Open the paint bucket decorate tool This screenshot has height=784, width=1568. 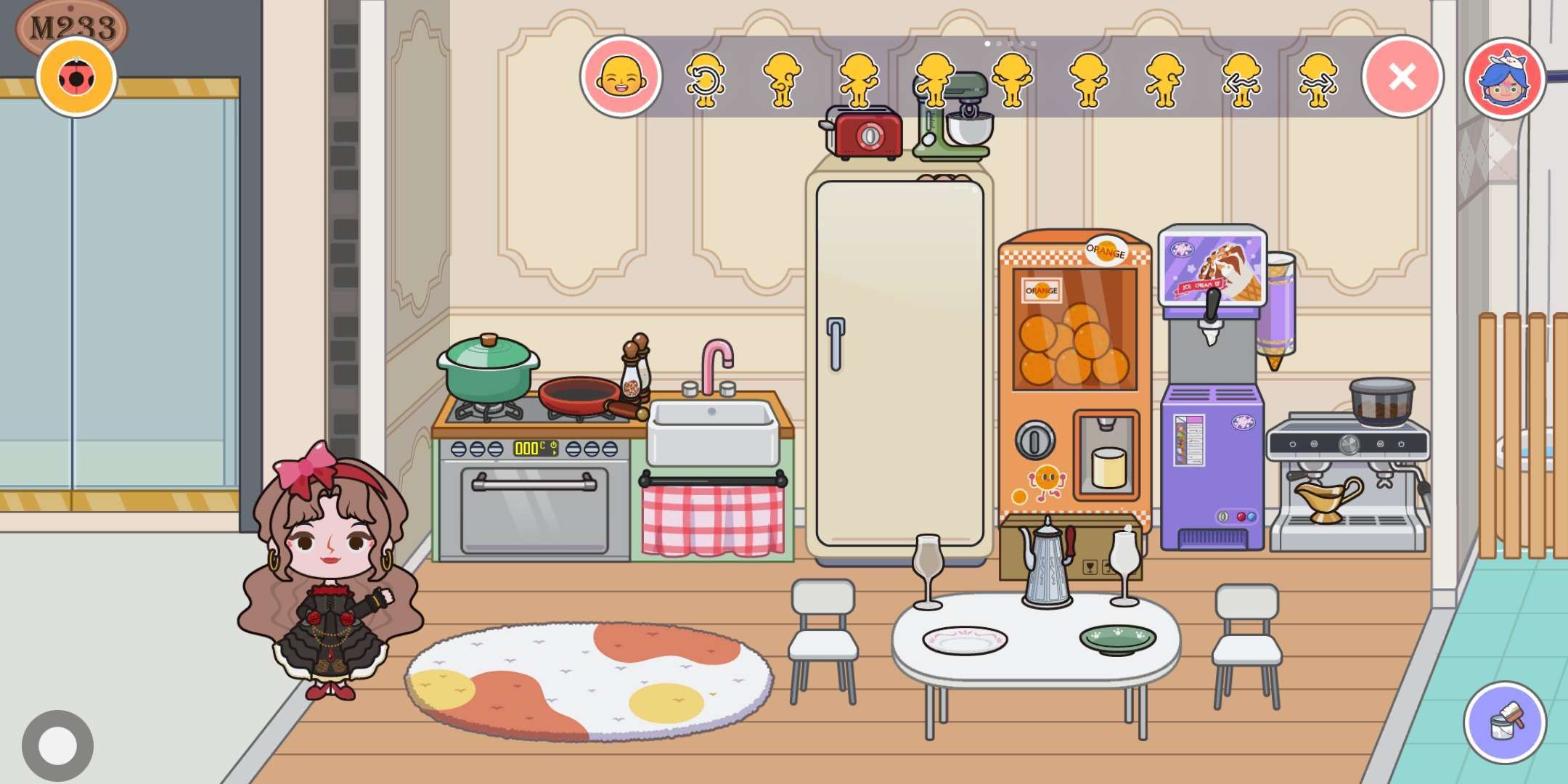tap(1504, 722)
